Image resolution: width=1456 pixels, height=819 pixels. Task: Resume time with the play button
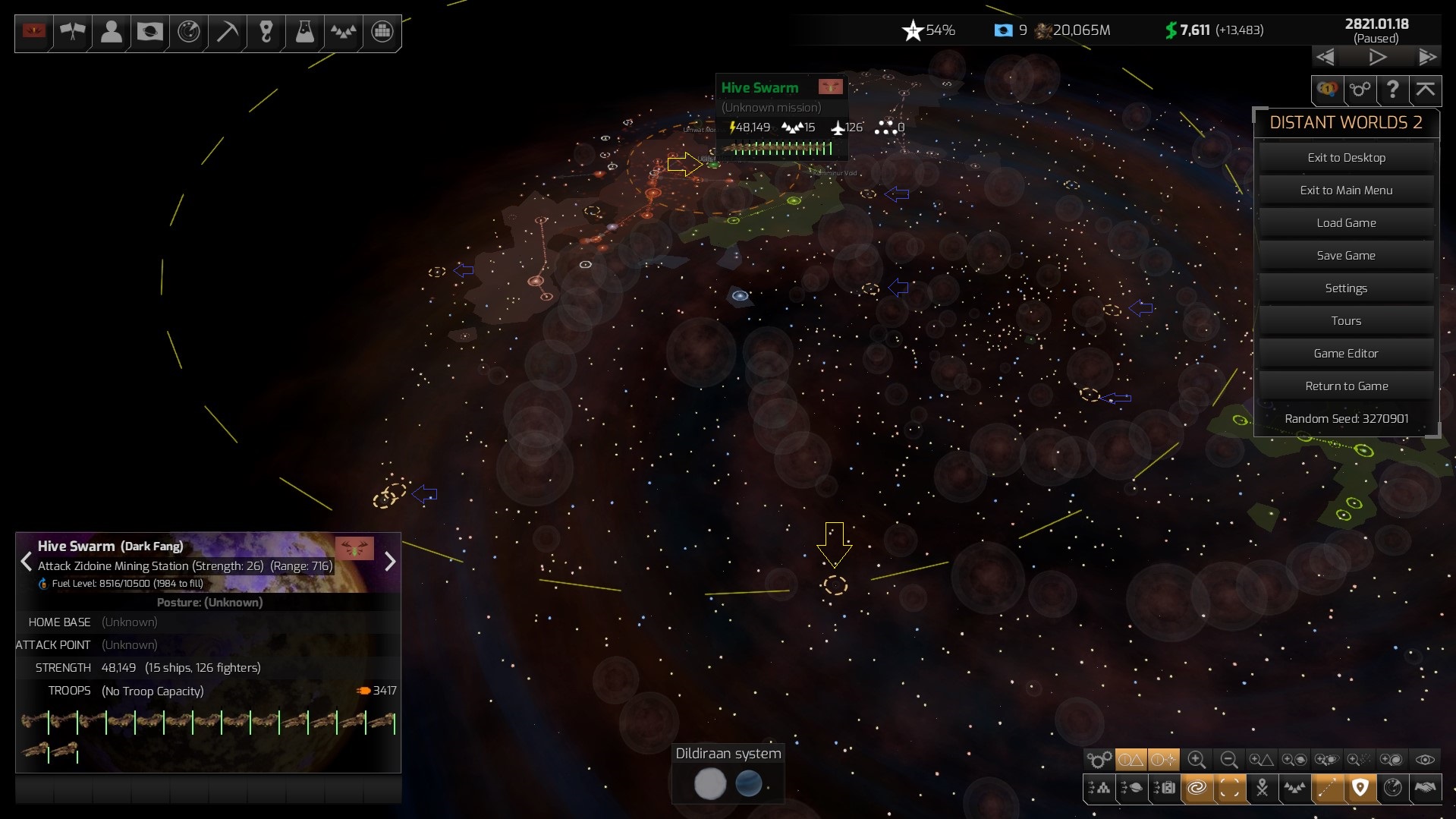pos(1377,57)
